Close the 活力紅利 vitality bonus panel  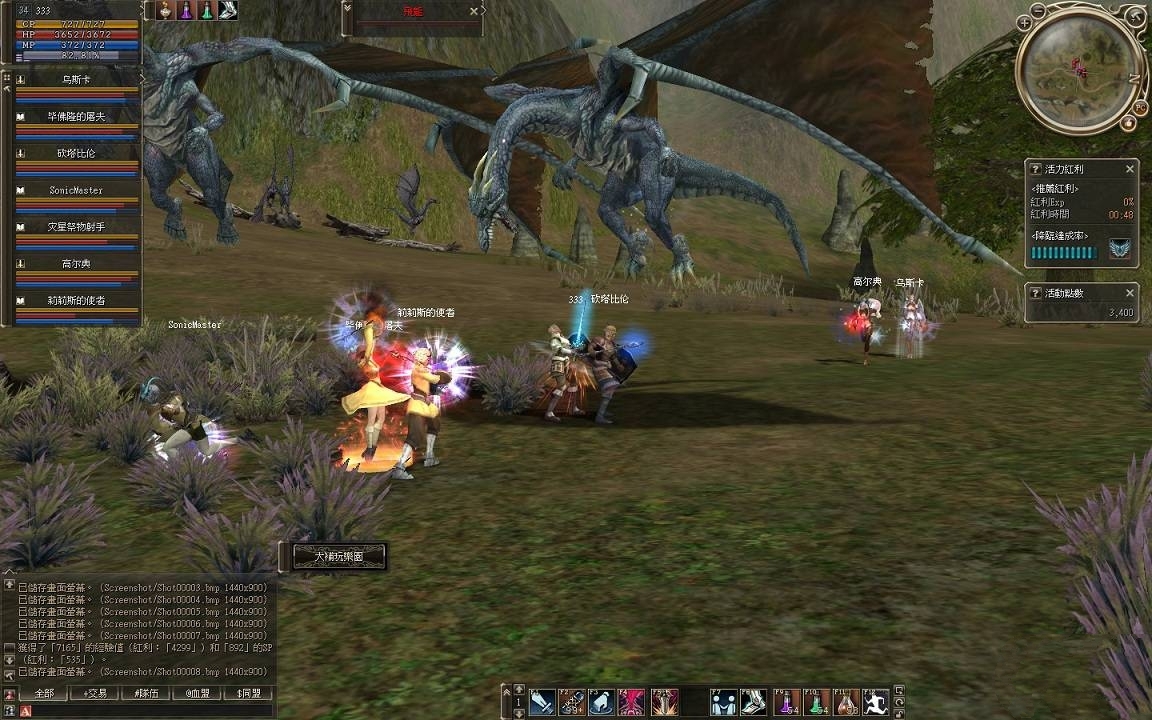click(x=1130, y=169)
